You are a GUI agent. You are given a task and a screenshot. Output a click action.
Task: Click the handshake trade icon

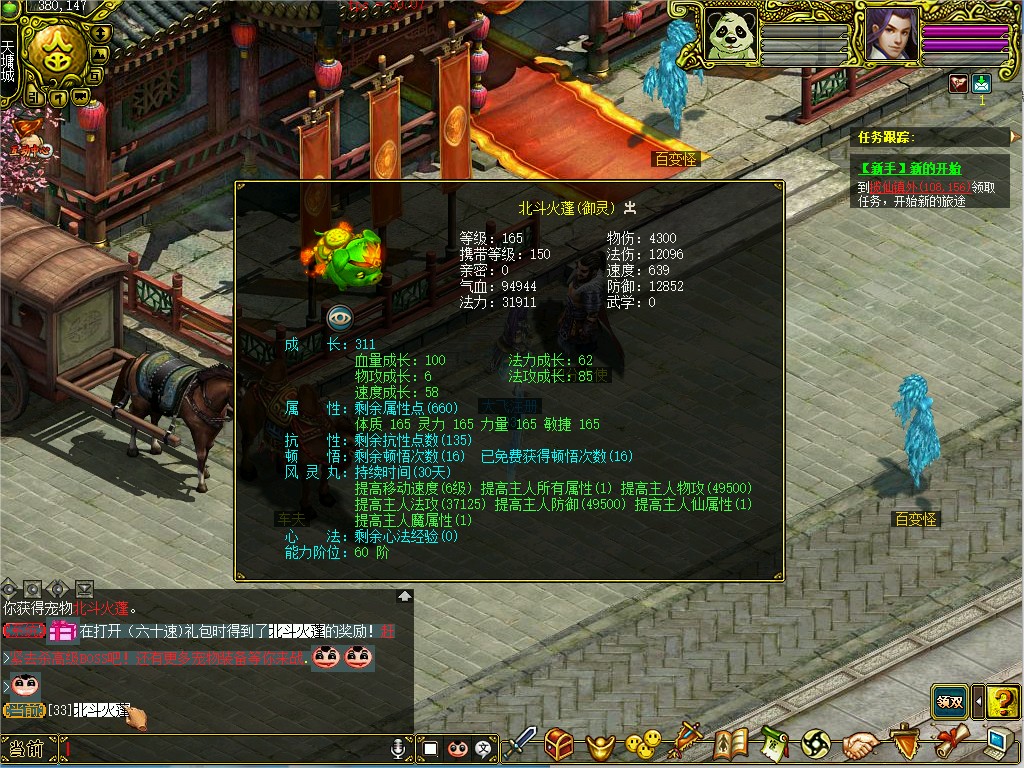(859, 744)
